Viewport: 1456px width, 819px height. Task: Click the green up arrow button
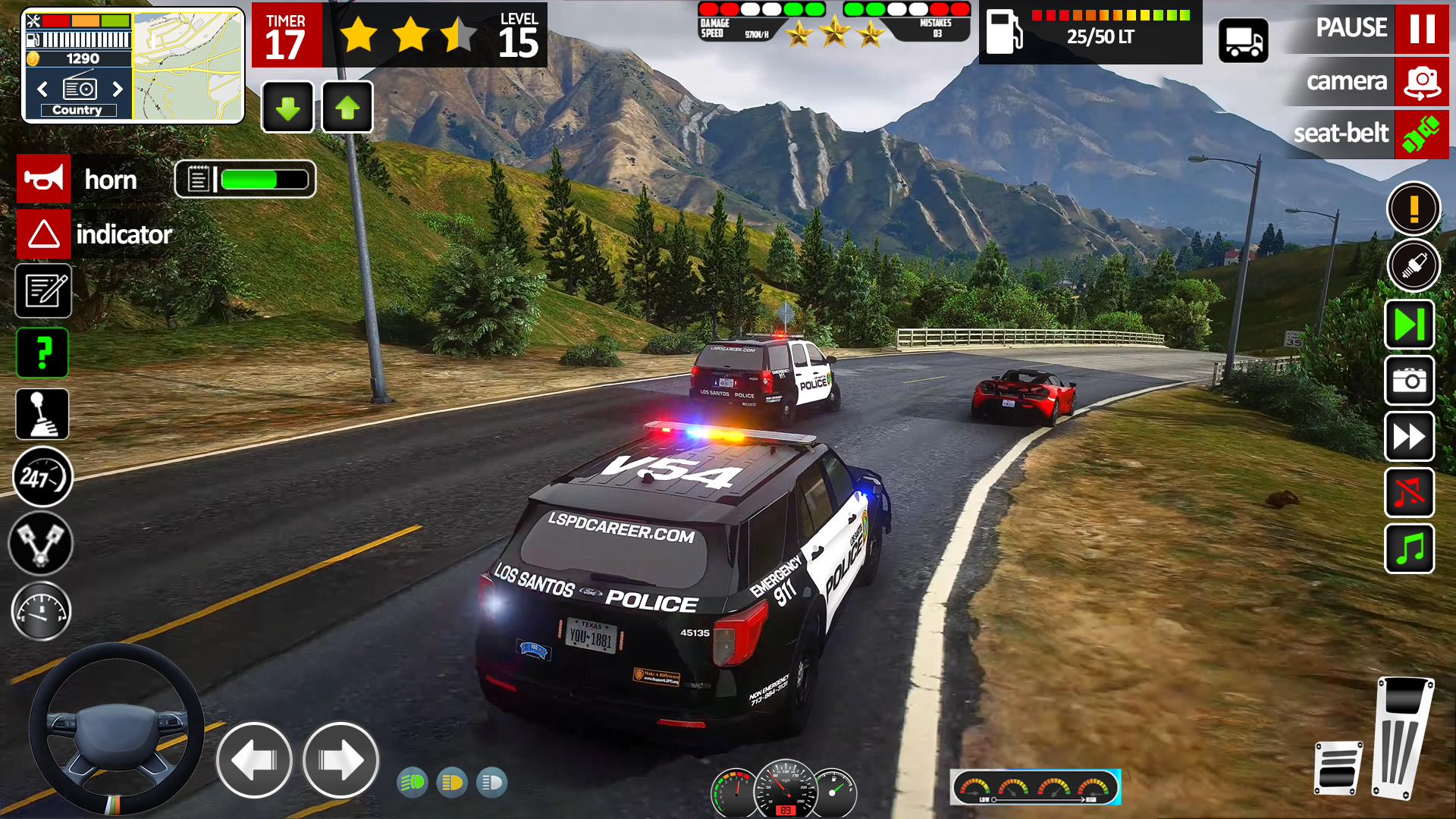[347, 108]
